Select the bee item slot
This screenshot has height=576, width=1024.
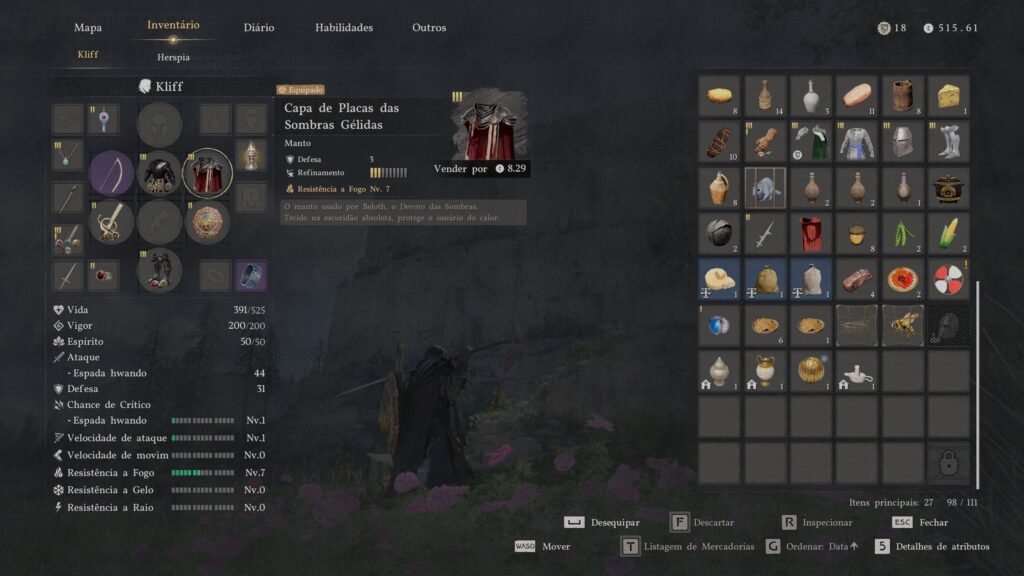(902, 325)
